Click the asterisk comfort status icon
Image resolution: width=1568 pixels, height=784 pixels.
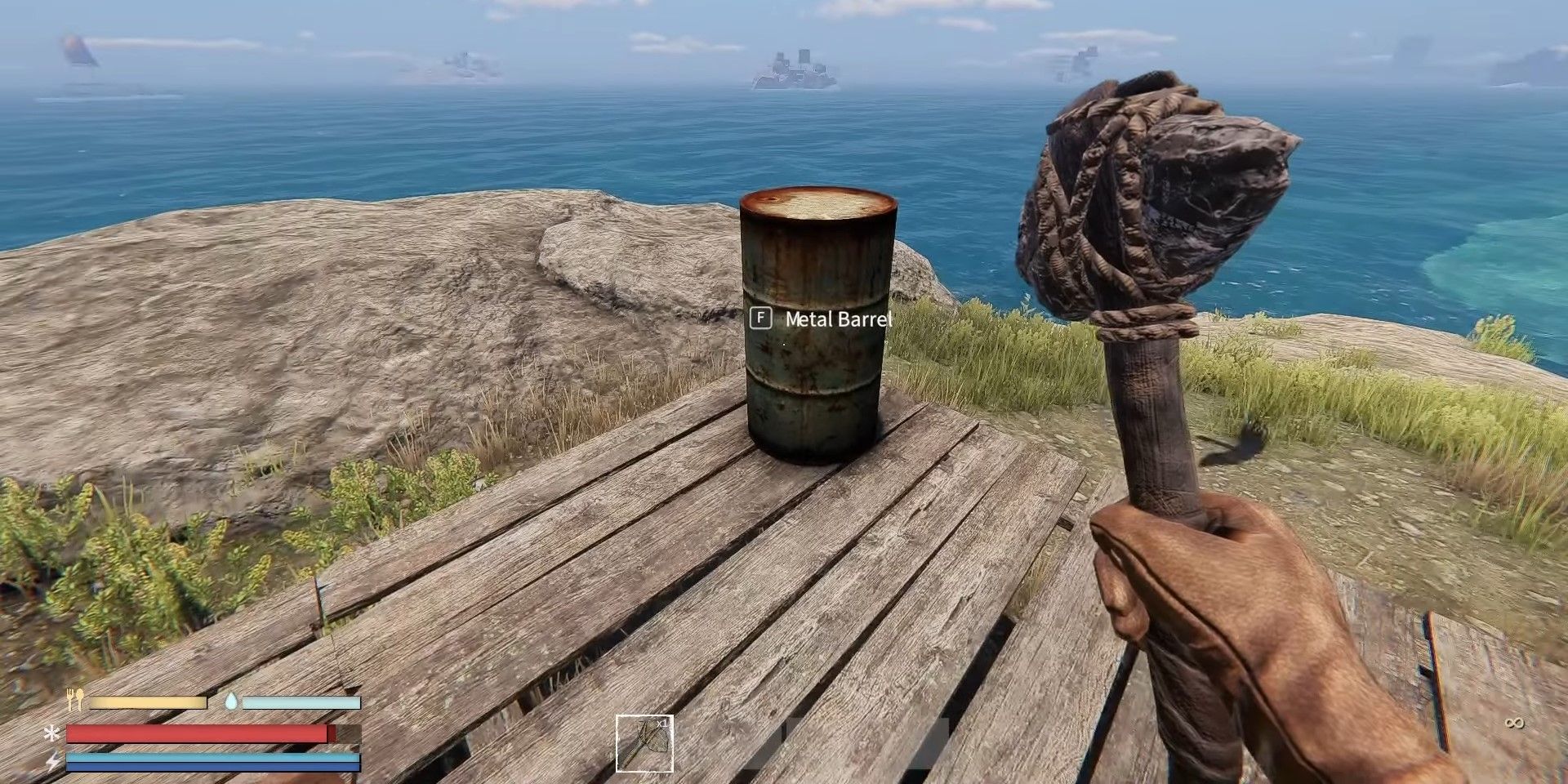pos(51,733)
